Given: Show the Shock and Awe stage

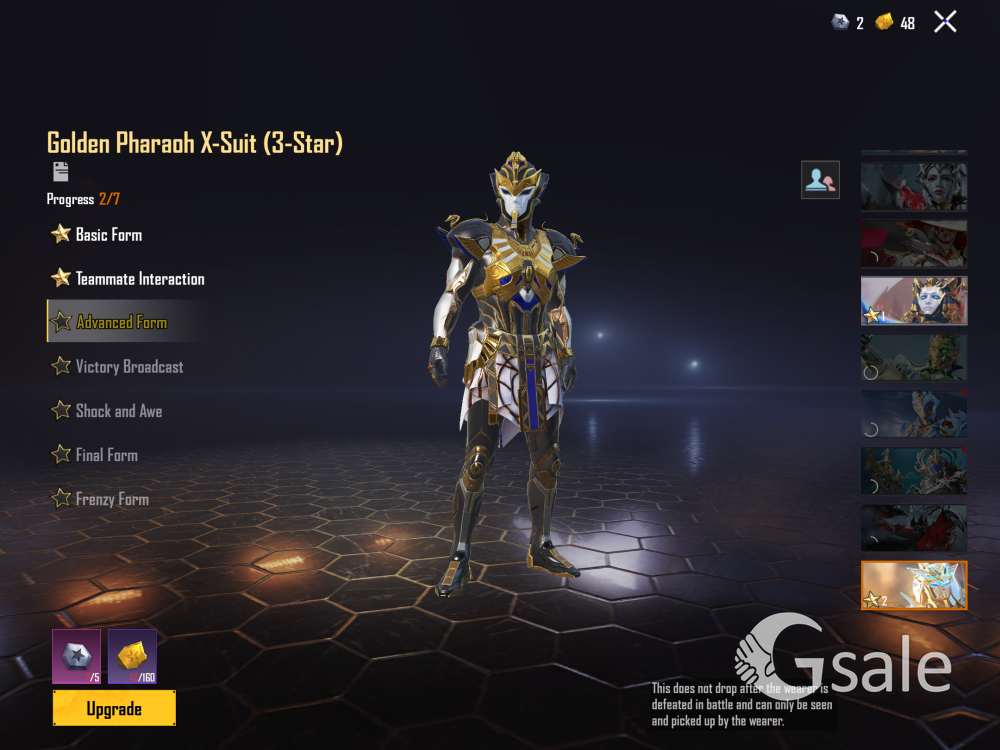Looking at the screenshot, I should [x=118, y=411].
